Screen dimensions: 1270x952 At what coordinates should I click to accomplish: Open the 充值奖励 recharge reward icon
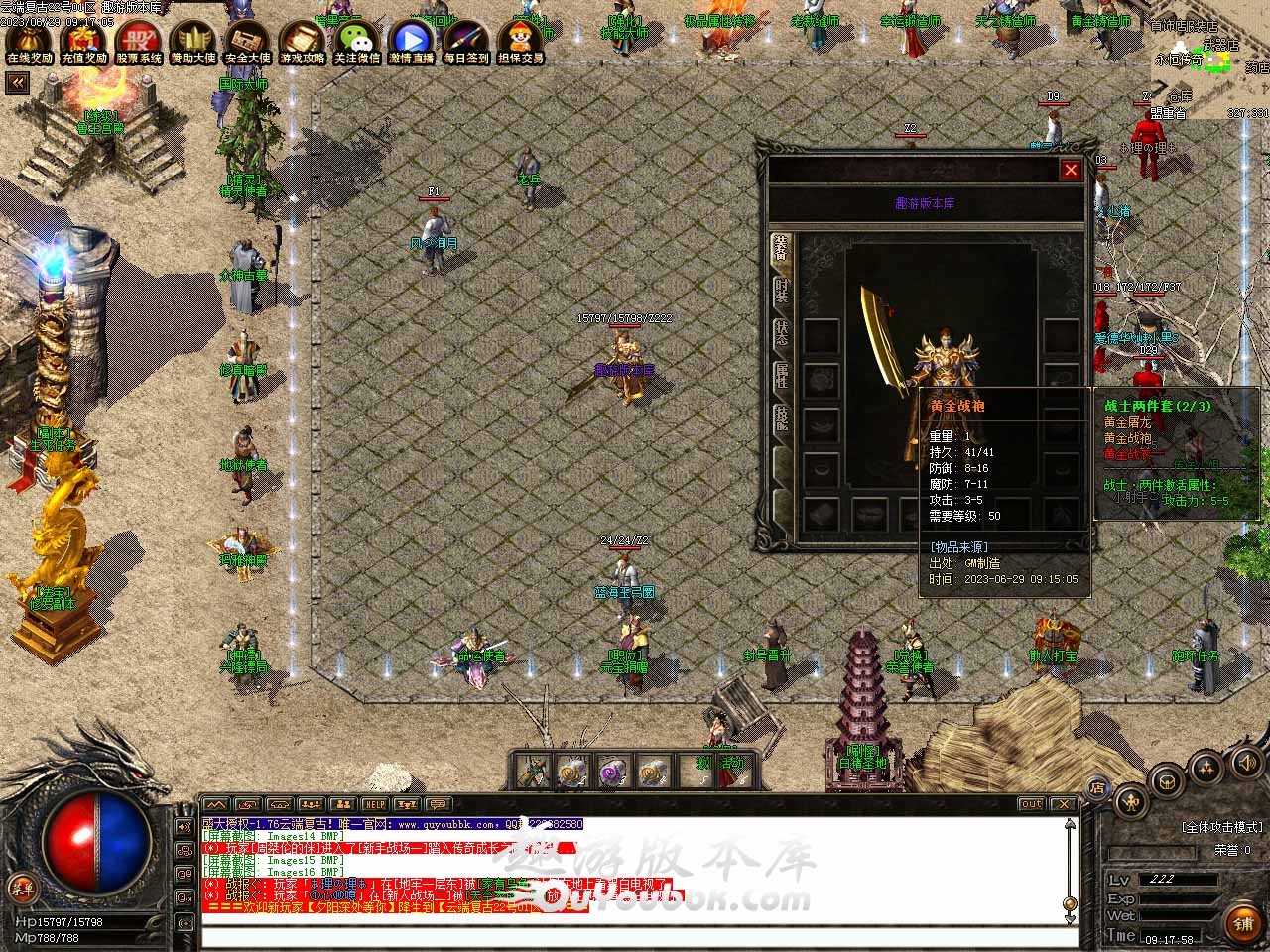tap(83, 42)
